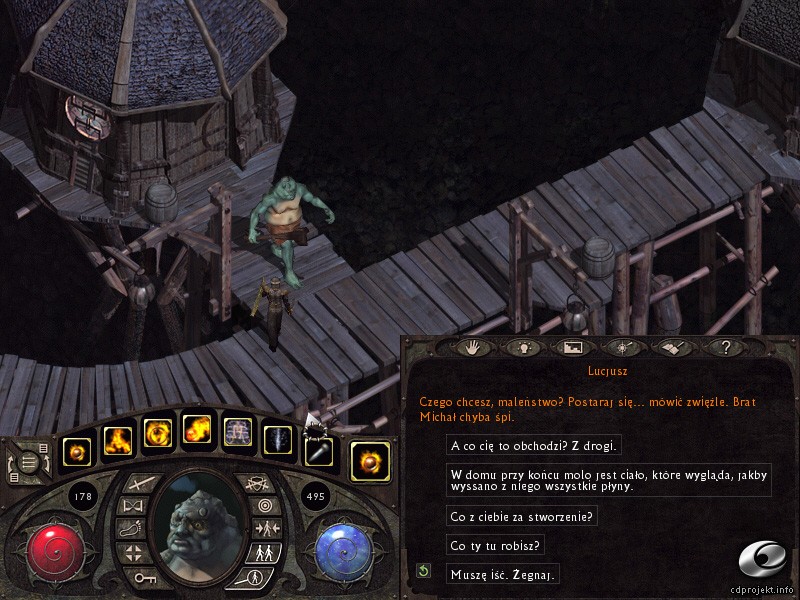Click the green return arrow beside the replies
This screenshot has width=800, height=600.
coord(424,571)
